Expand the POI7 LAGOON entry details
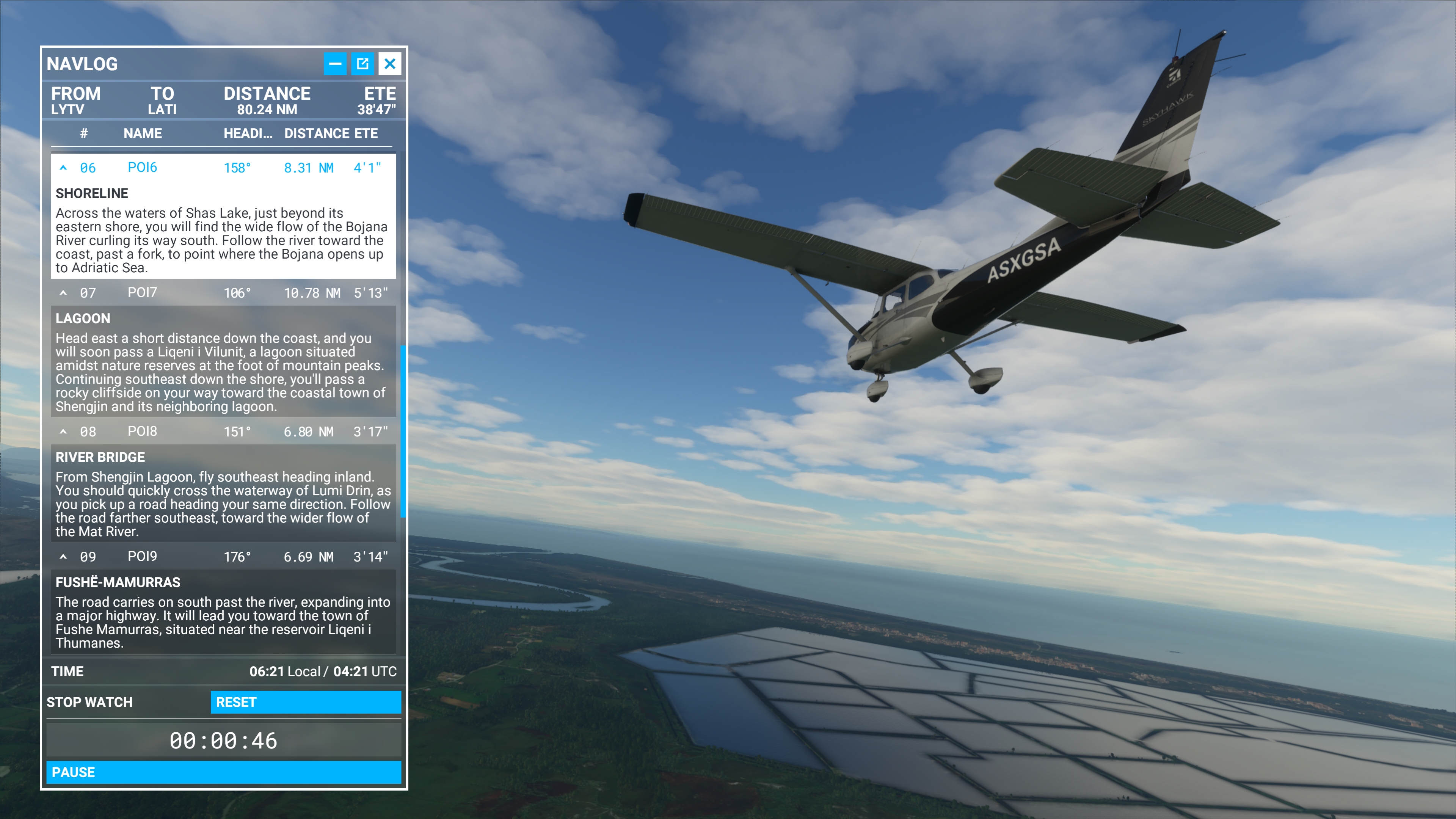The width and height of the screenshot is (1456, 819). [x=63, y=293]
